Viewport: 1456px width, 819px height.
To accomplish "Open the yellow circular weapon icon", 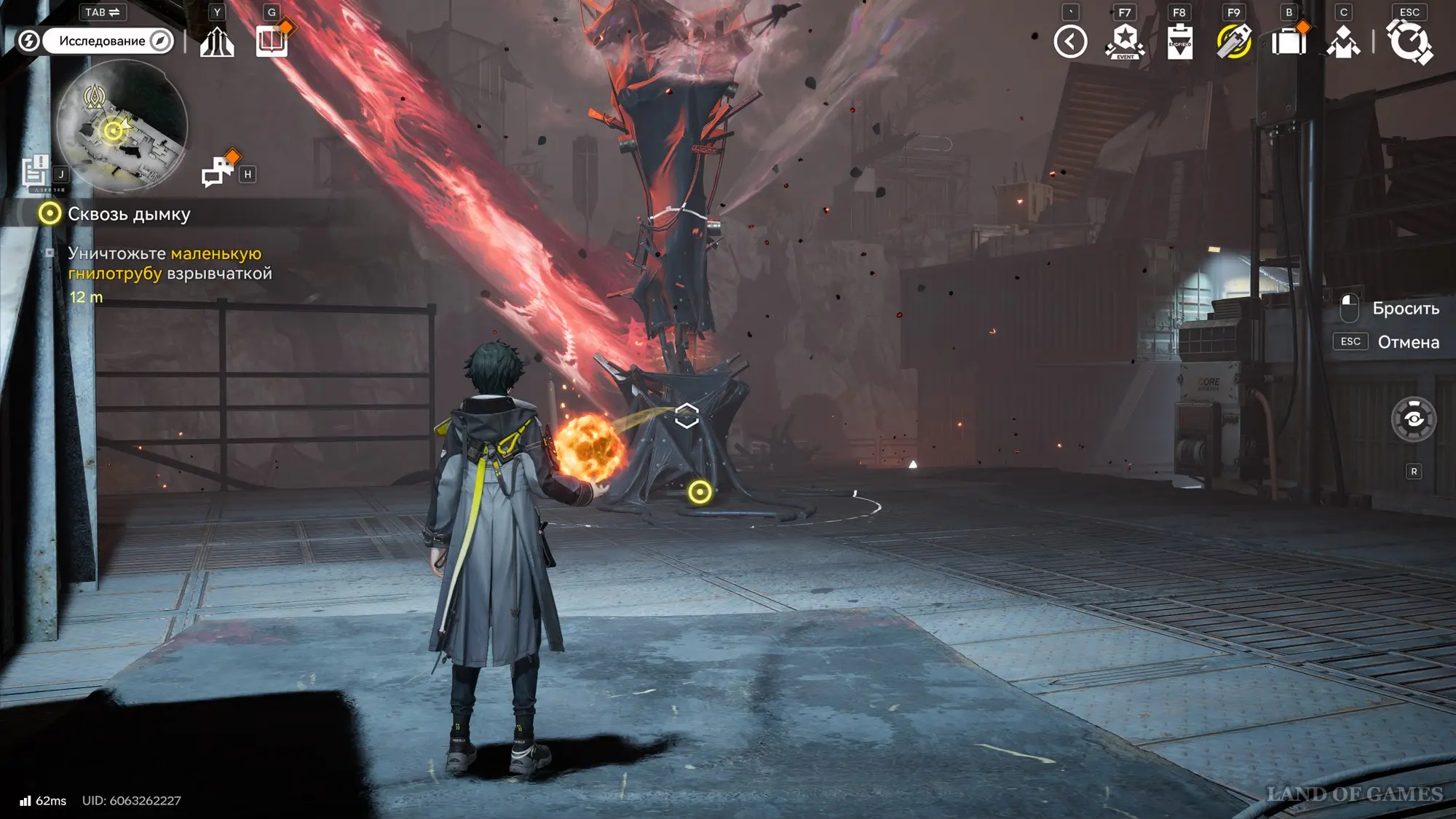I will (x=1234, y=41).
